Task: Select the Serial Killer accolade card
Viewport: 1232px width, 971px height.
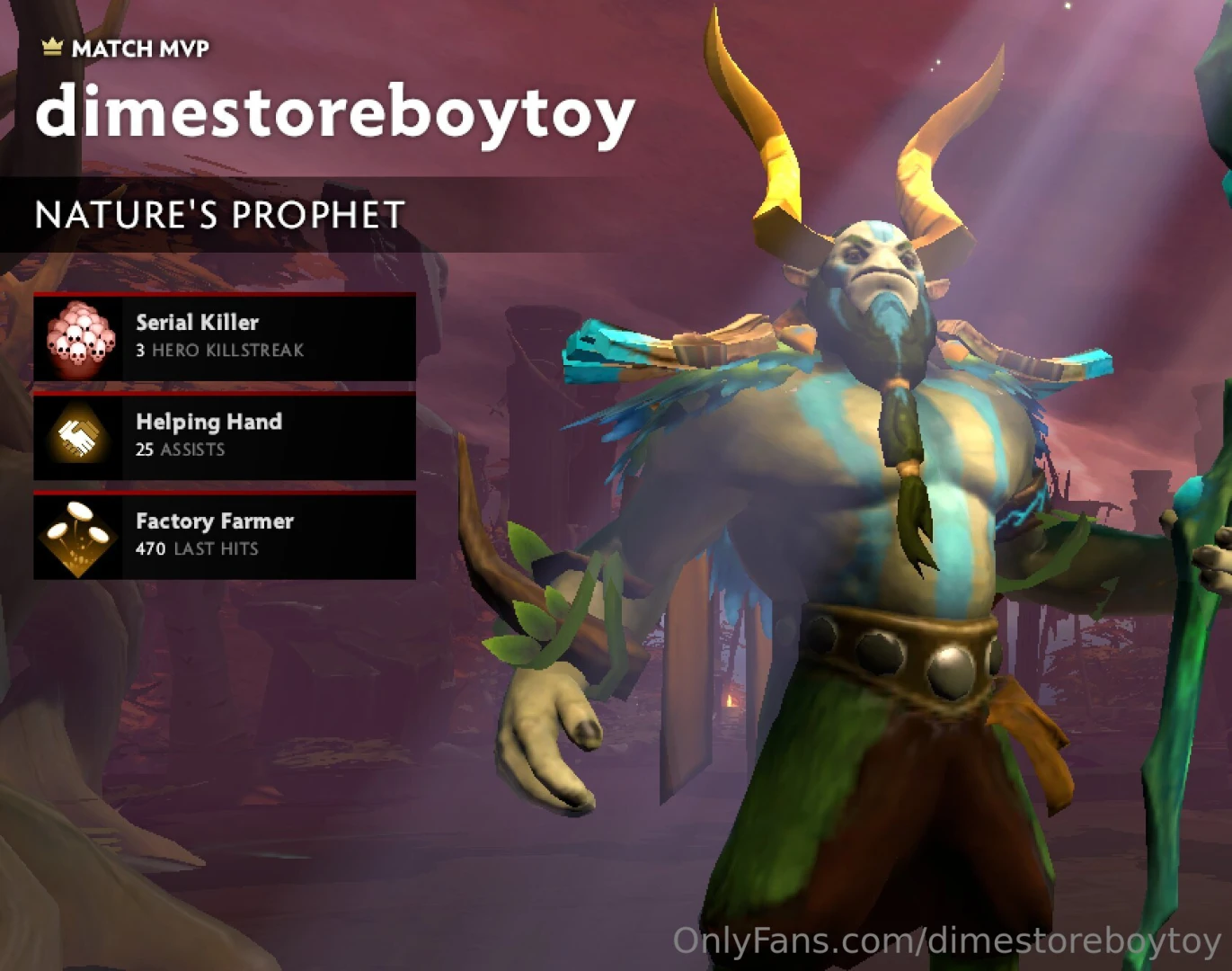Action: (x=225, y=336)
